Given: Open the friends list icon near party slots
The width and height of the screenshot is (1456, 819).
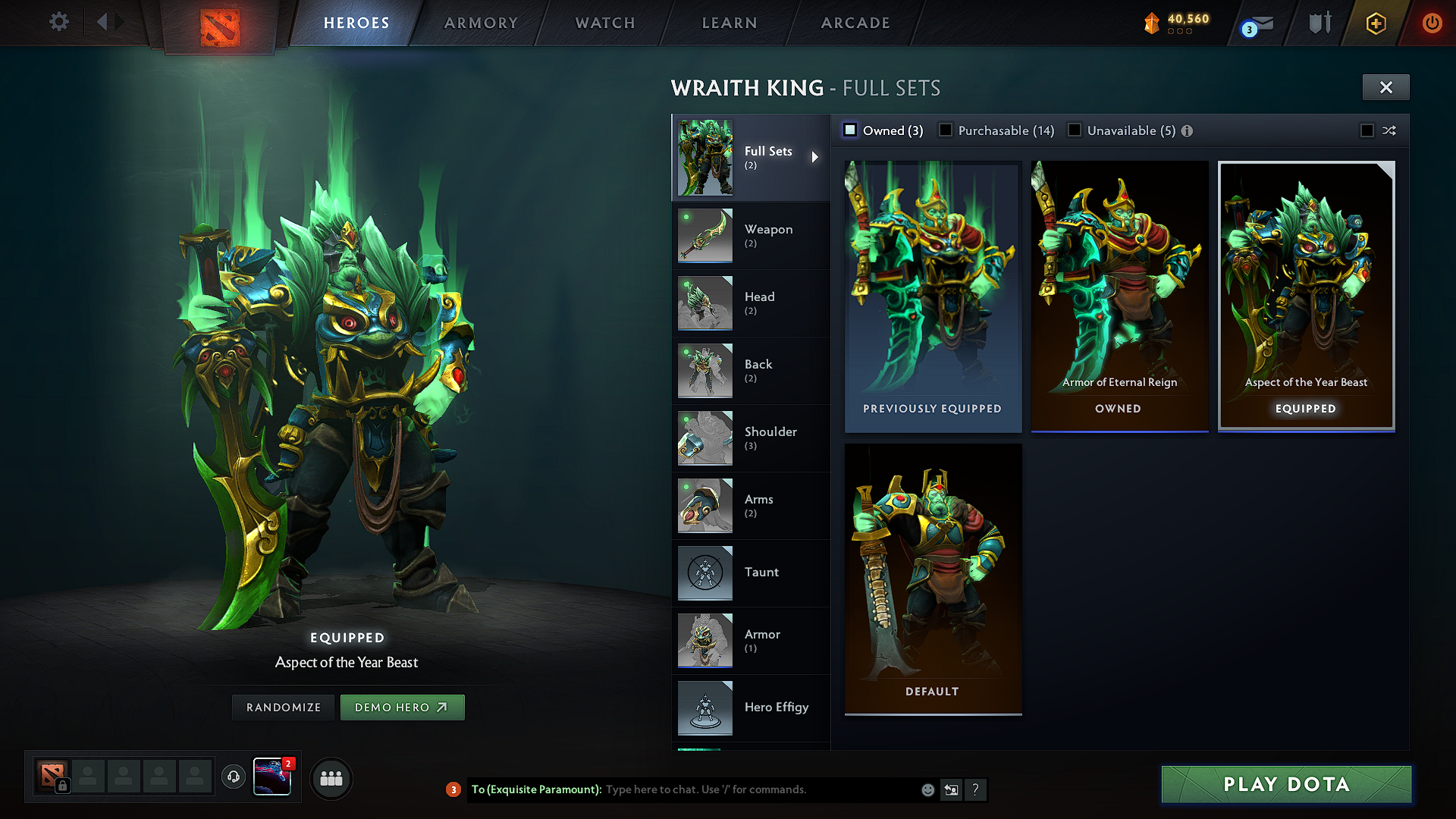Looking at the screenshot, I should [x=331, y=778].
